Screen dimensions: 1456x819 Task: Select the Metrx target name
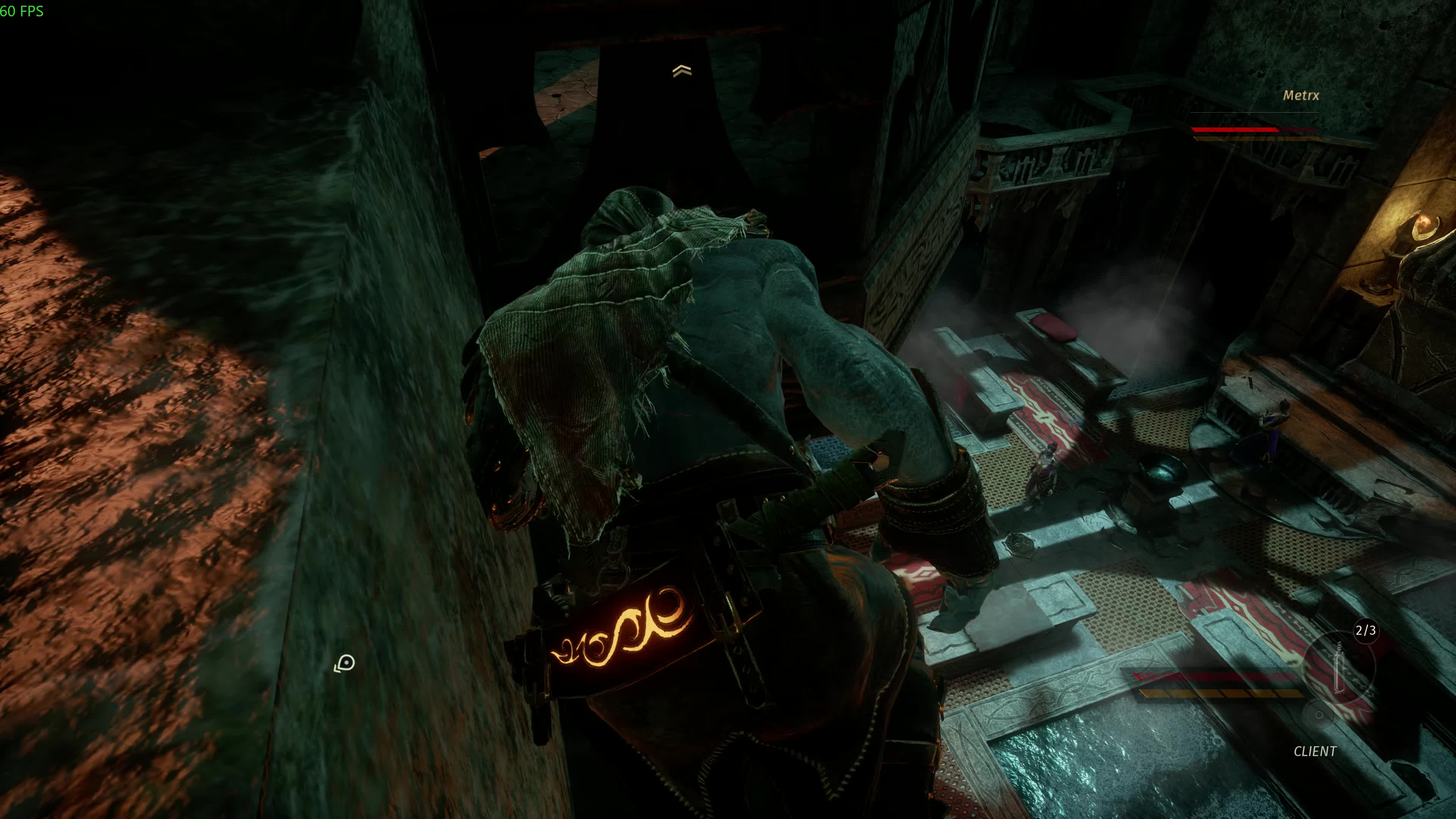[1300, 96]
